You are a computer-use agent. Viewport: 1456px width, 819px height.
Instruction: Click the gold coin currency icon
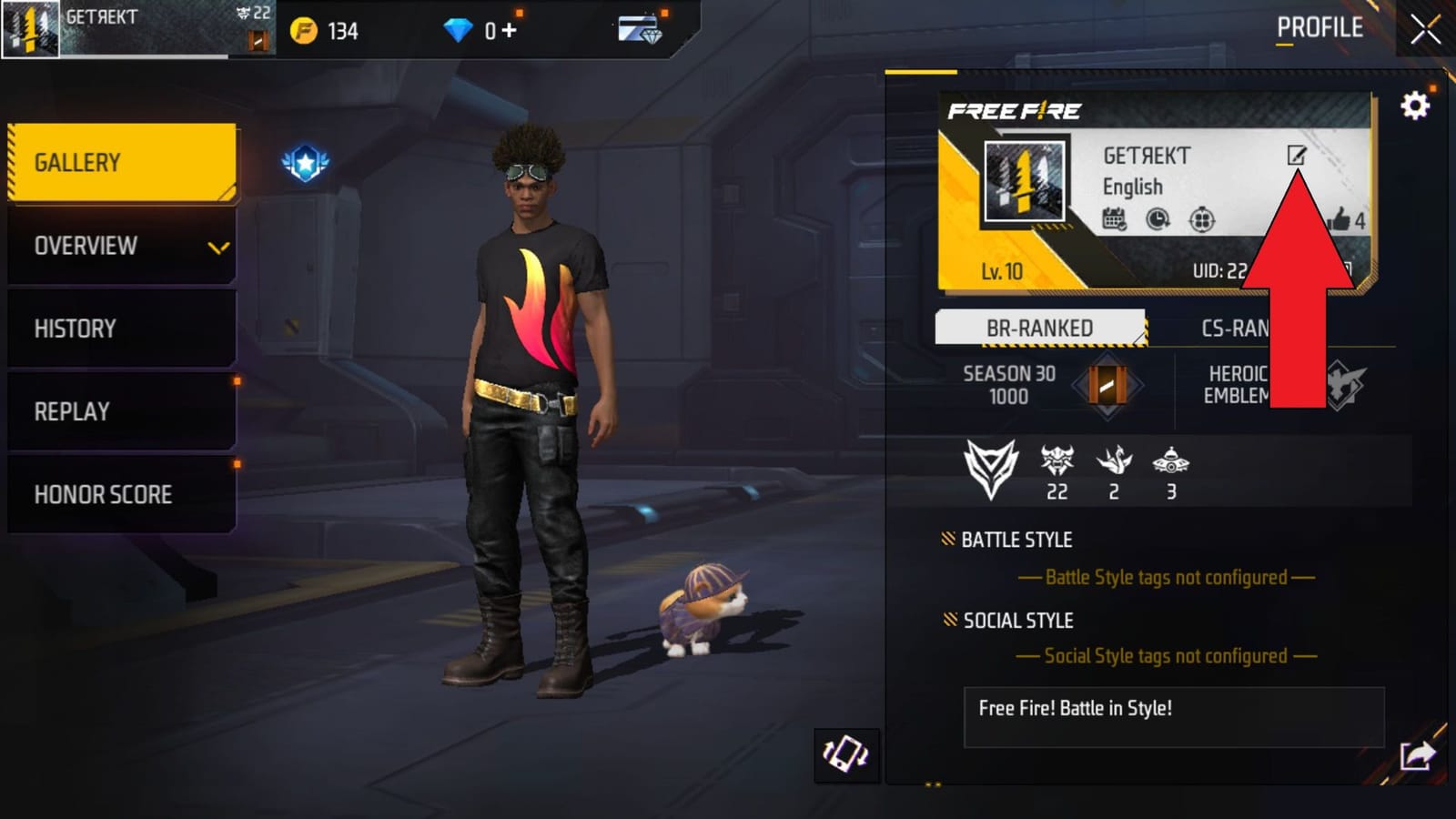pos(304,30)
